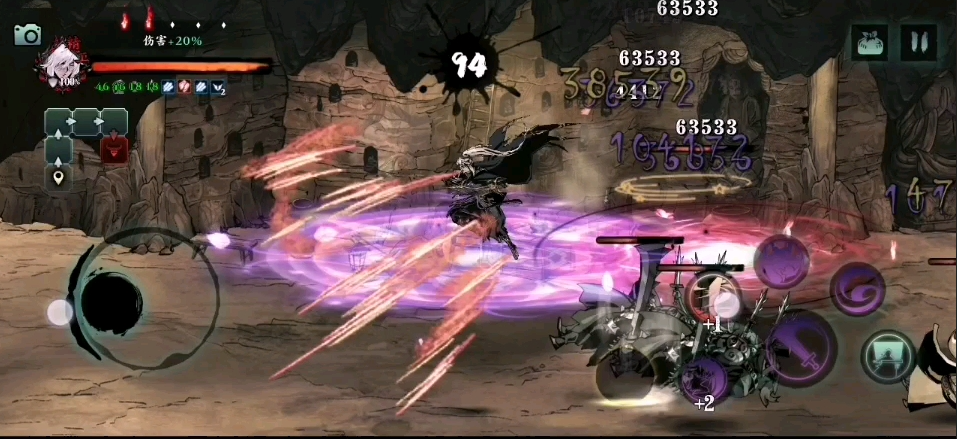
Task: Activate the purple swirl dash skill
Action: click(x=857, y=288)
